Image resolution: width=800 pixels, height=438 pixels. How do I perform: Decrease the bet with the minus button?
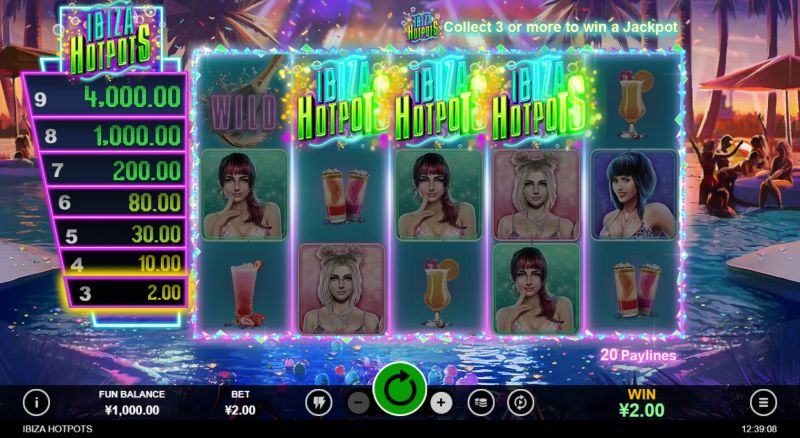tap(360, 402)
